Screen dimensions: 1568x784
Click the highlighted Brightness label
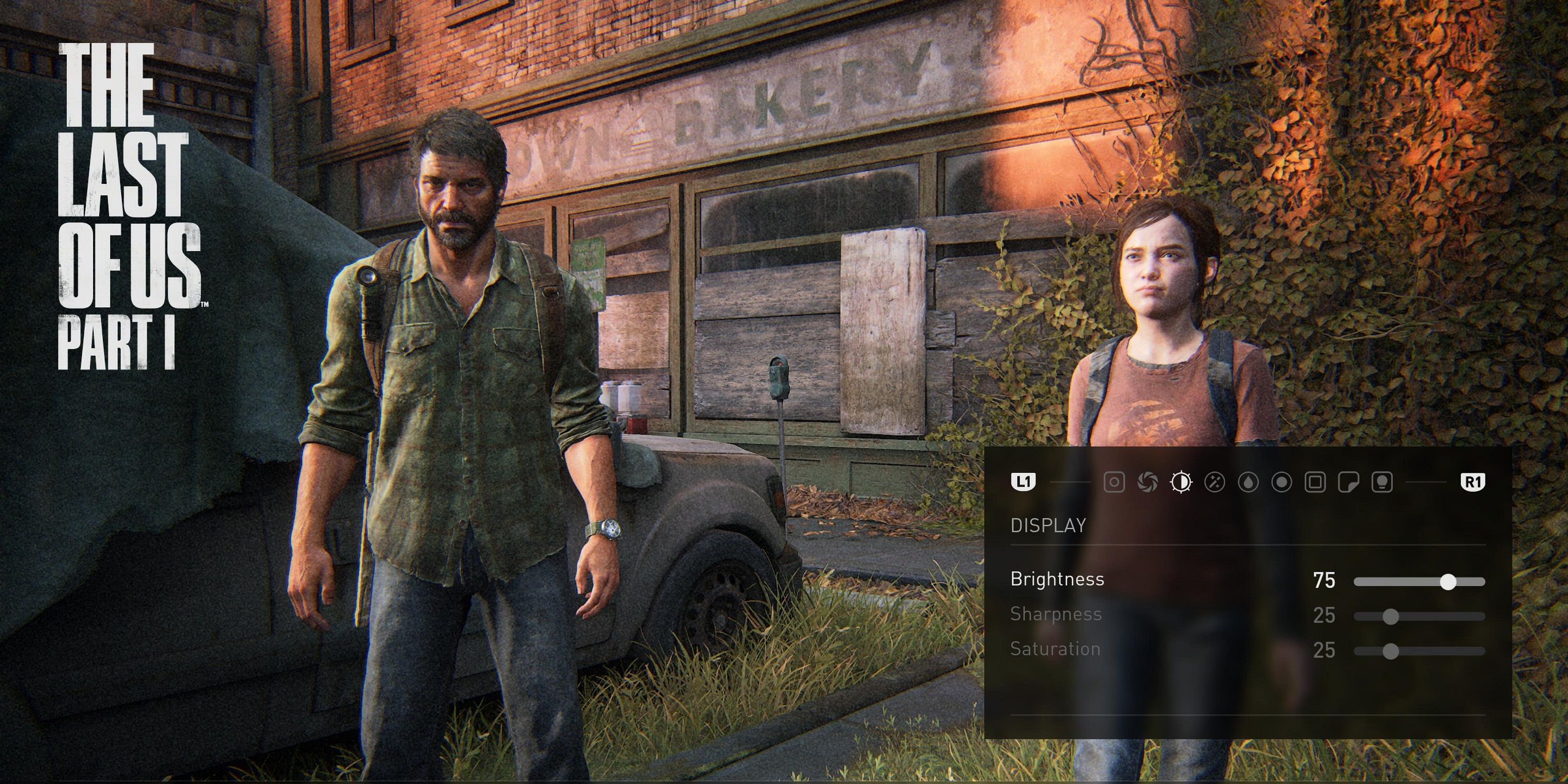pos(1059,580)
